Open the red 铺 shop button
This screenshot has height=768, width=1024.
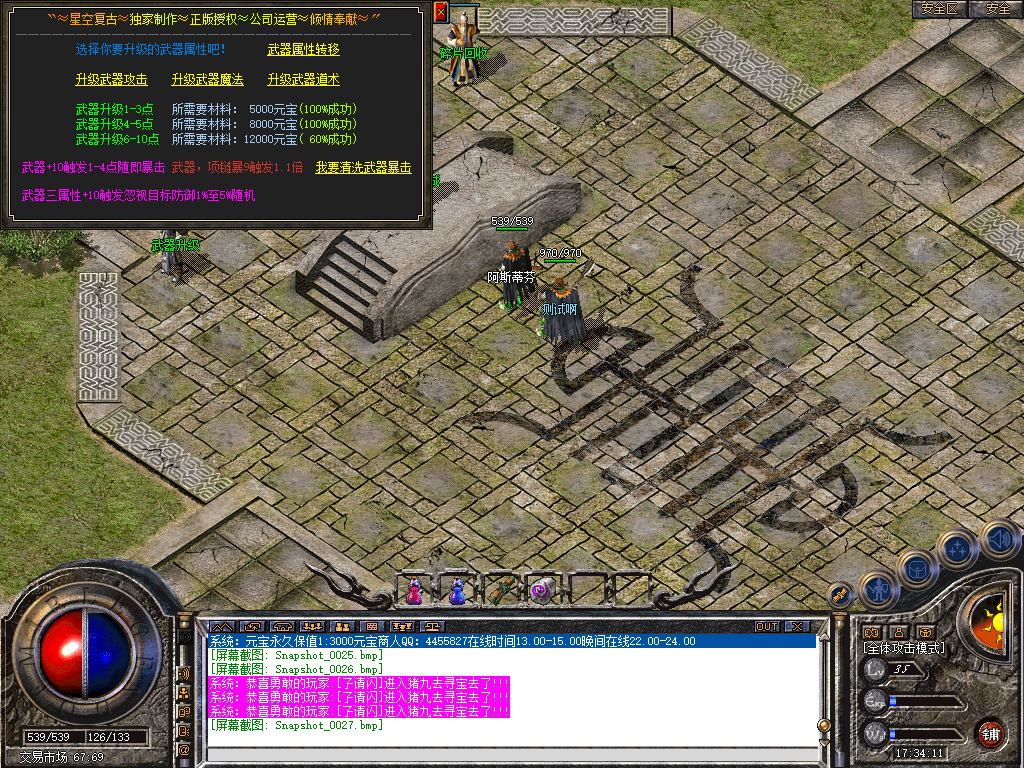coord(990,733)
